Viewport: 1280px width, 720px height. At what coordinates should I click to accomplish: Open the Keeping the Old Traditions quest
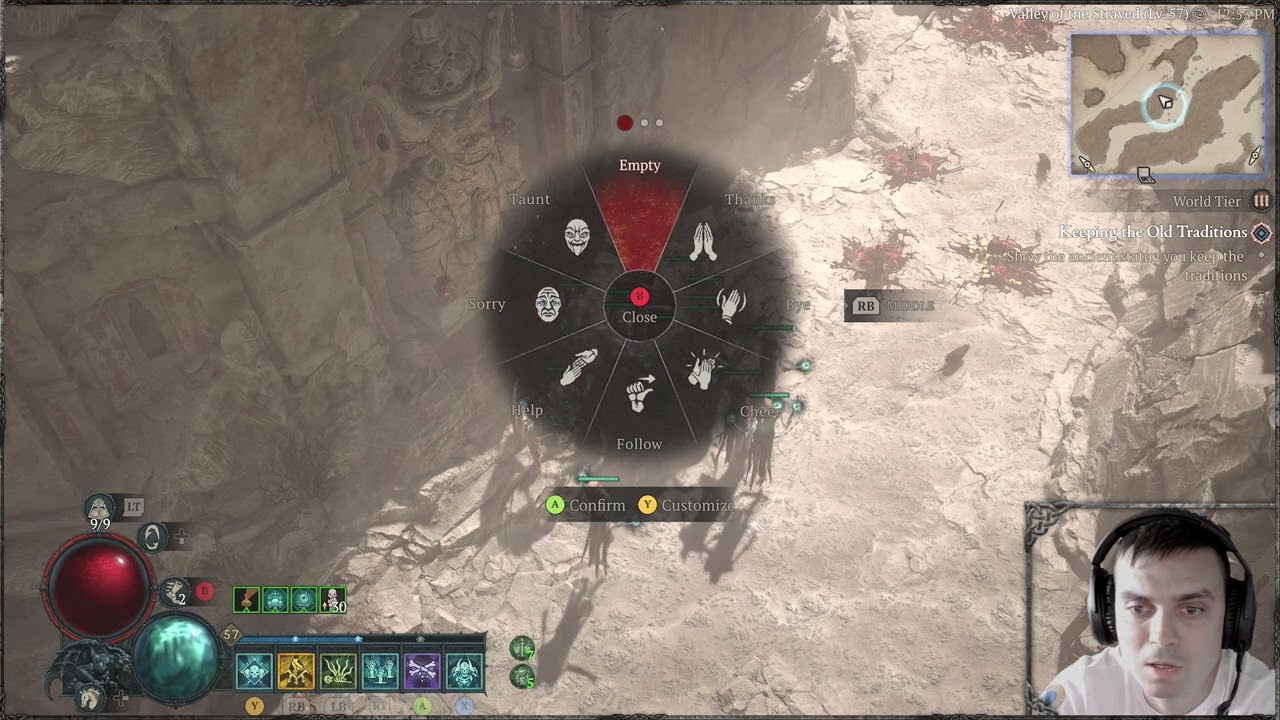pyautogui.click(x=1156, y=232)
